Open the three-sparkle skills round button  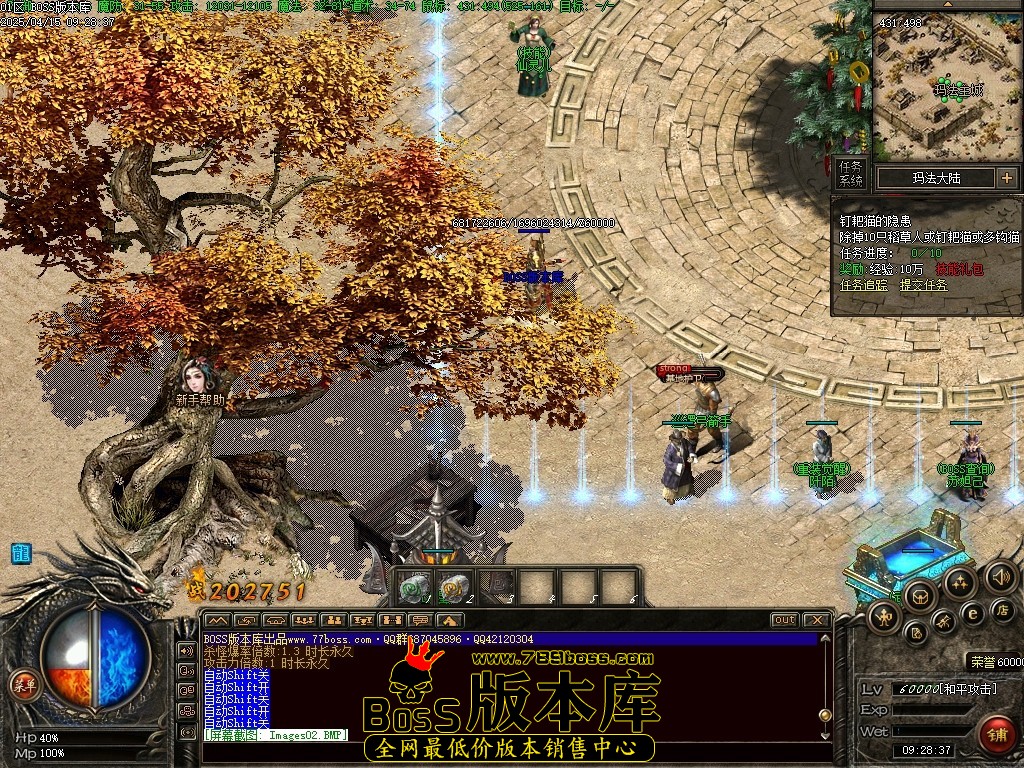pyautogui.click(x=960, y=582)
